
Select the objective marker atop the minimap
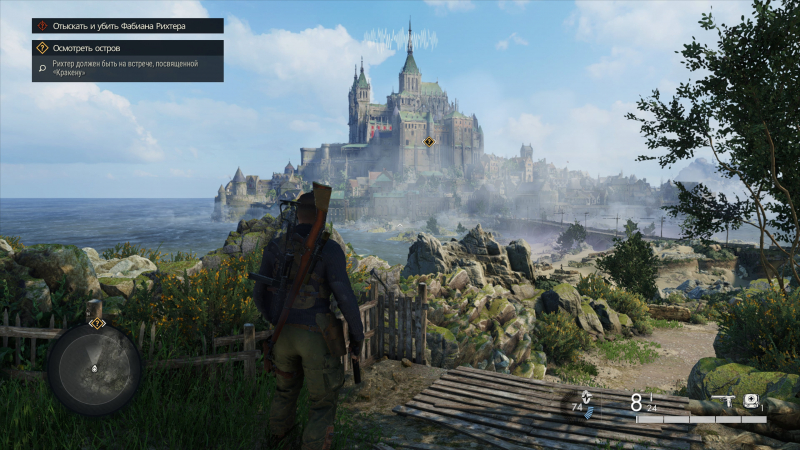click(96, 323)
